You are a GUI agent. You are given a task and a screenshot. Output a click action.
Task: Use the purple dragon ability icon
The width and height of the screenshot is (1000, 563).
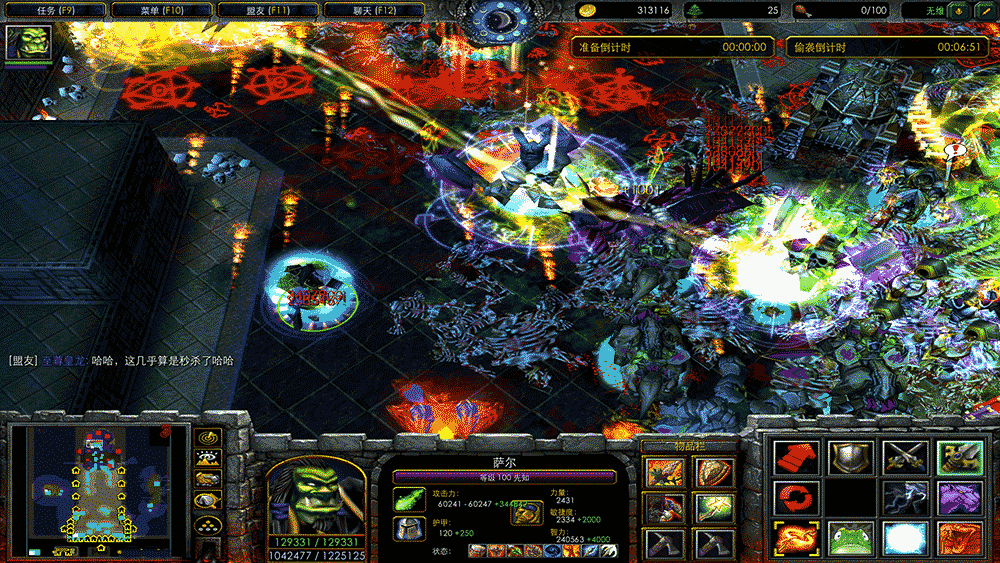coord(957,497)
